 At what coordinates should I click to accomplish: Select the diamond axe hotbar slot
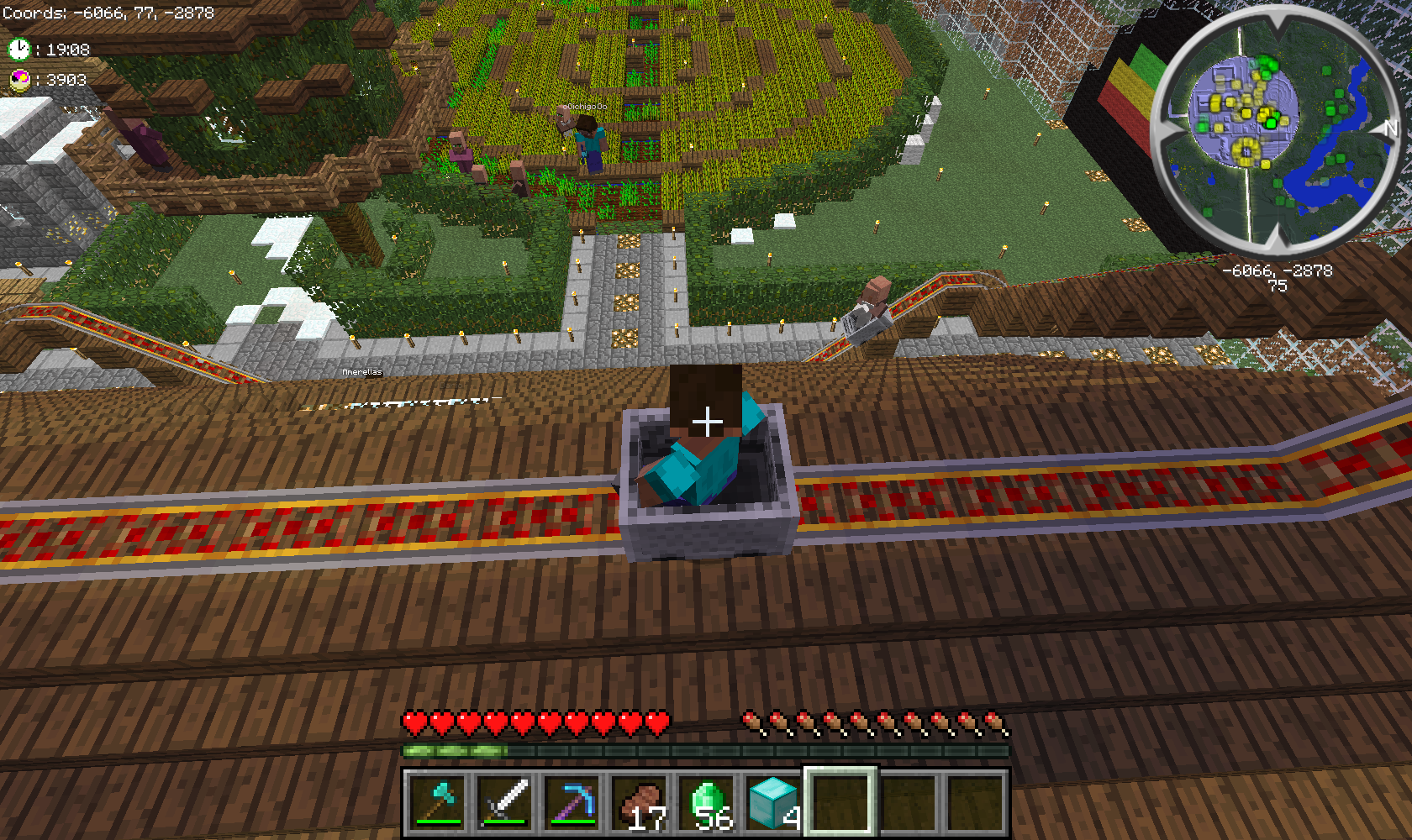[438, 802]
